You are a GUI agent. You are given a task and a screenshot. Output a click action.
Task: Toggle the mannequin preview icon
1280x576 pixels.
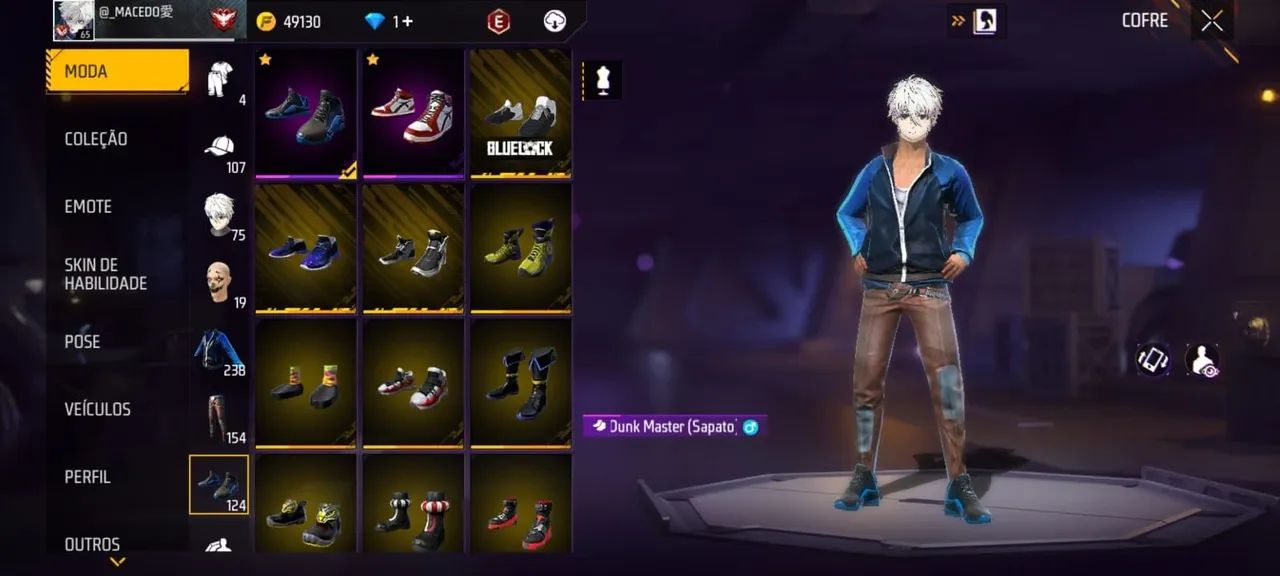coord(602,81)
